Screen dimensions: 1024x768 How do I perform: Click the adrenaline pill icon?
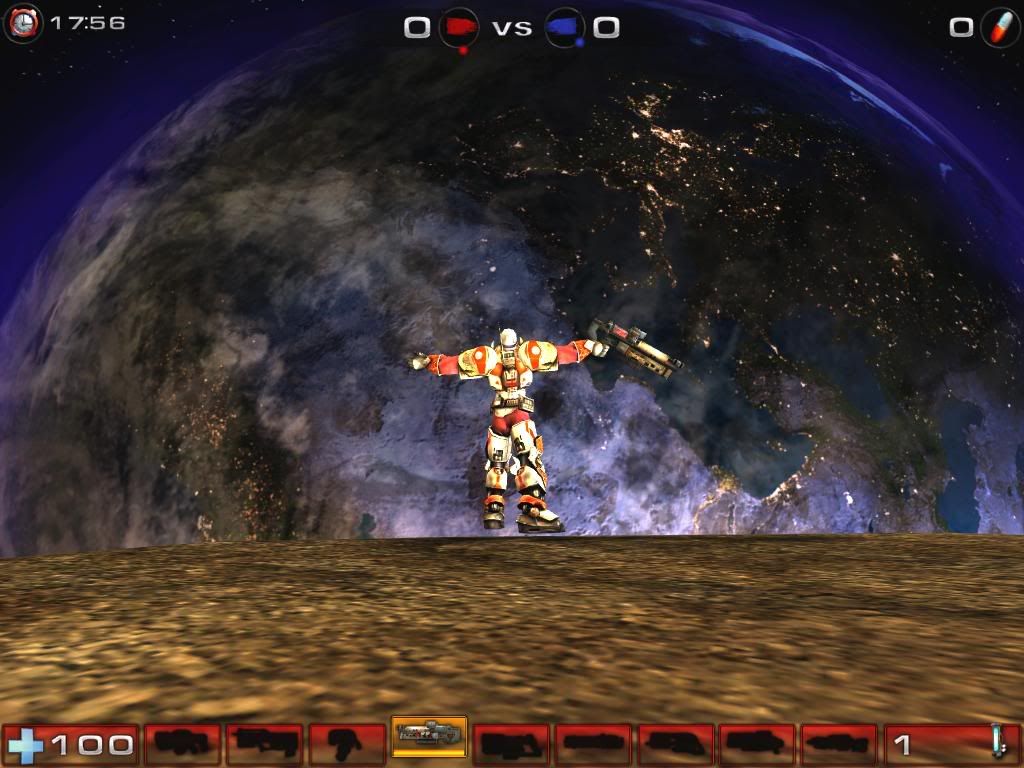(998, 25)
